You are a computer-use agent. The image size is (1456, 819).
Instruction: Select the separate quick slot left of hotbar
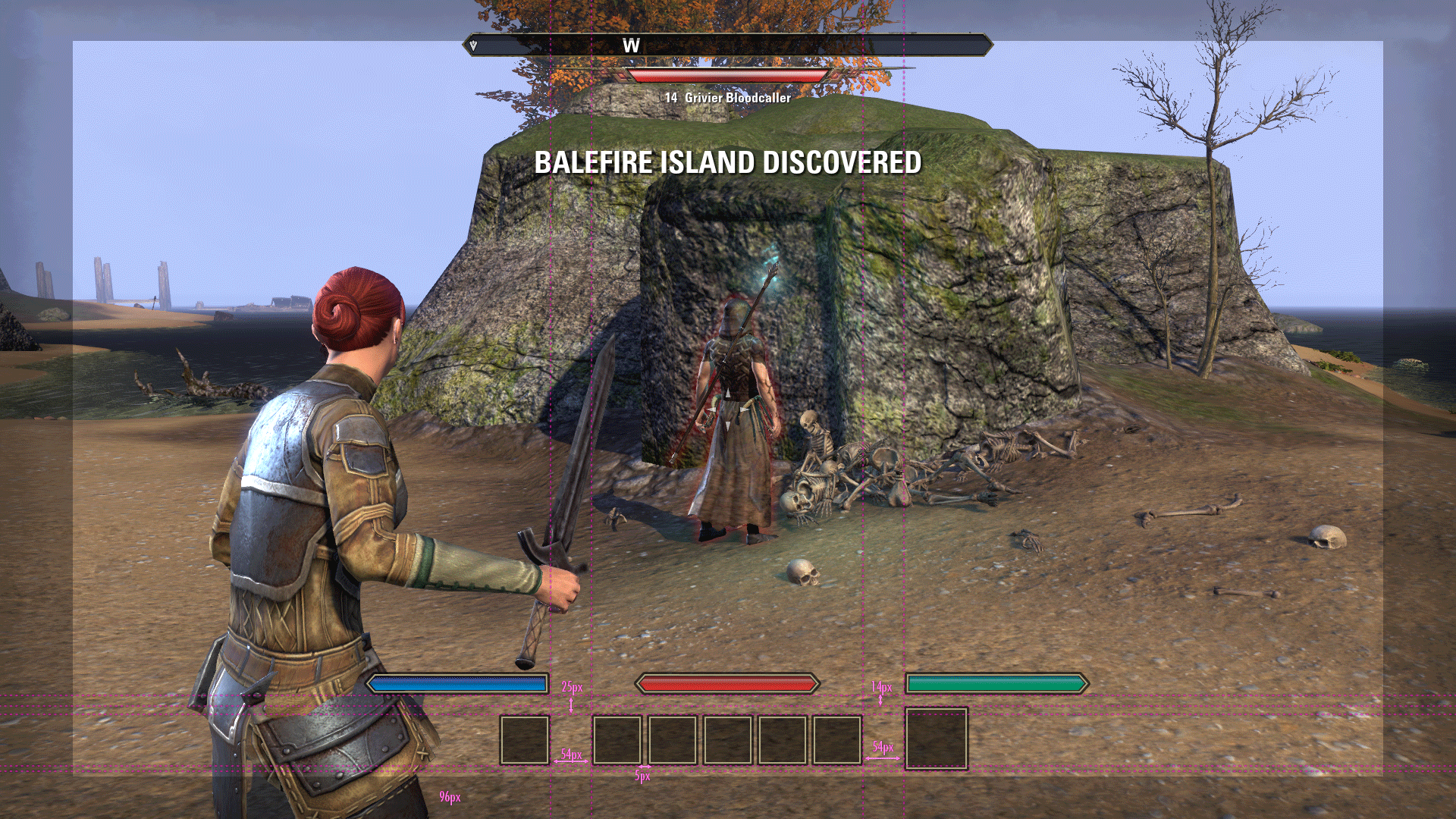point(524,739)
